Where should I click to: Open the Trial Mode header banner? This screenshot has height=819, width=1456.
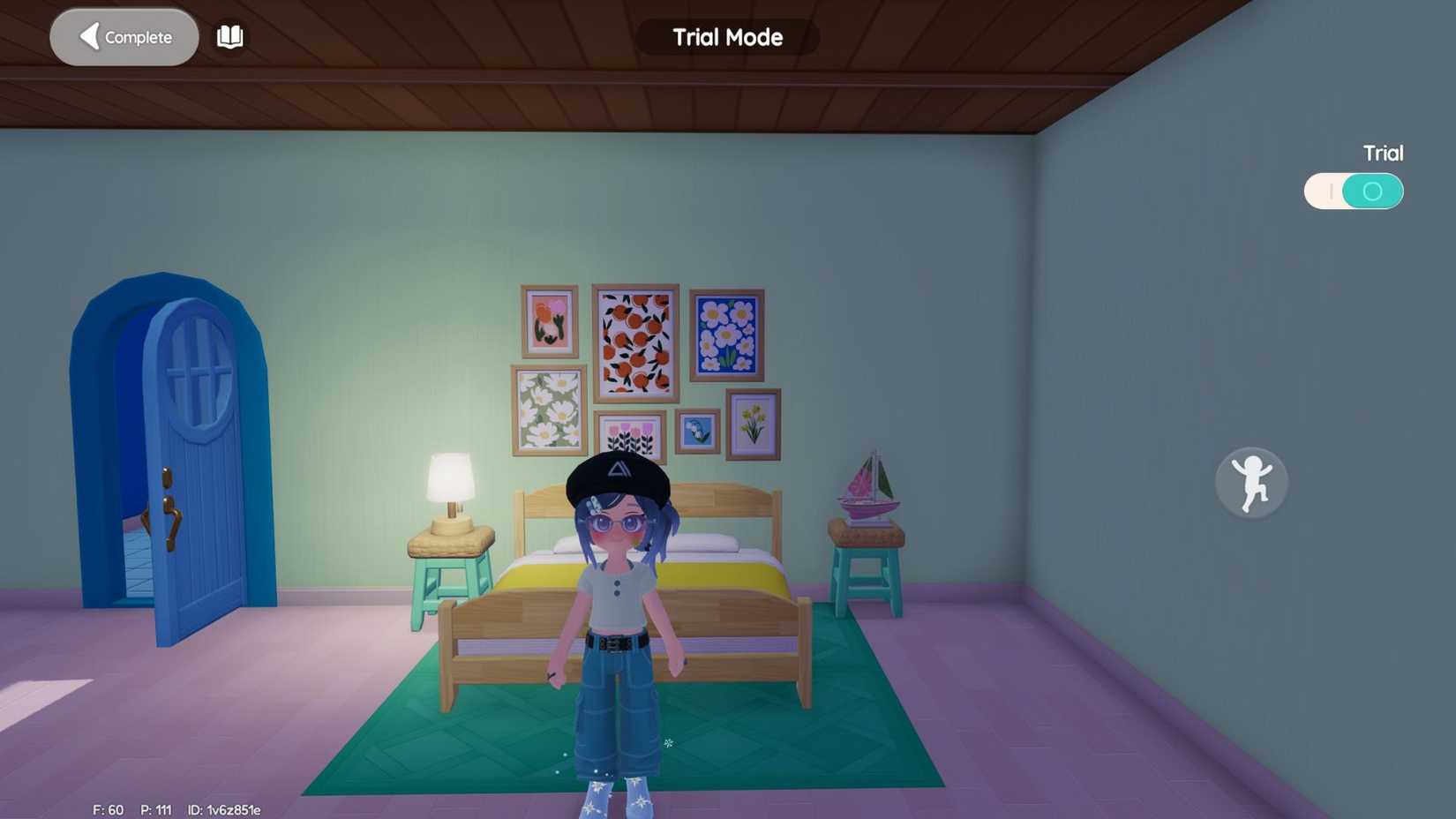[725, 37]
